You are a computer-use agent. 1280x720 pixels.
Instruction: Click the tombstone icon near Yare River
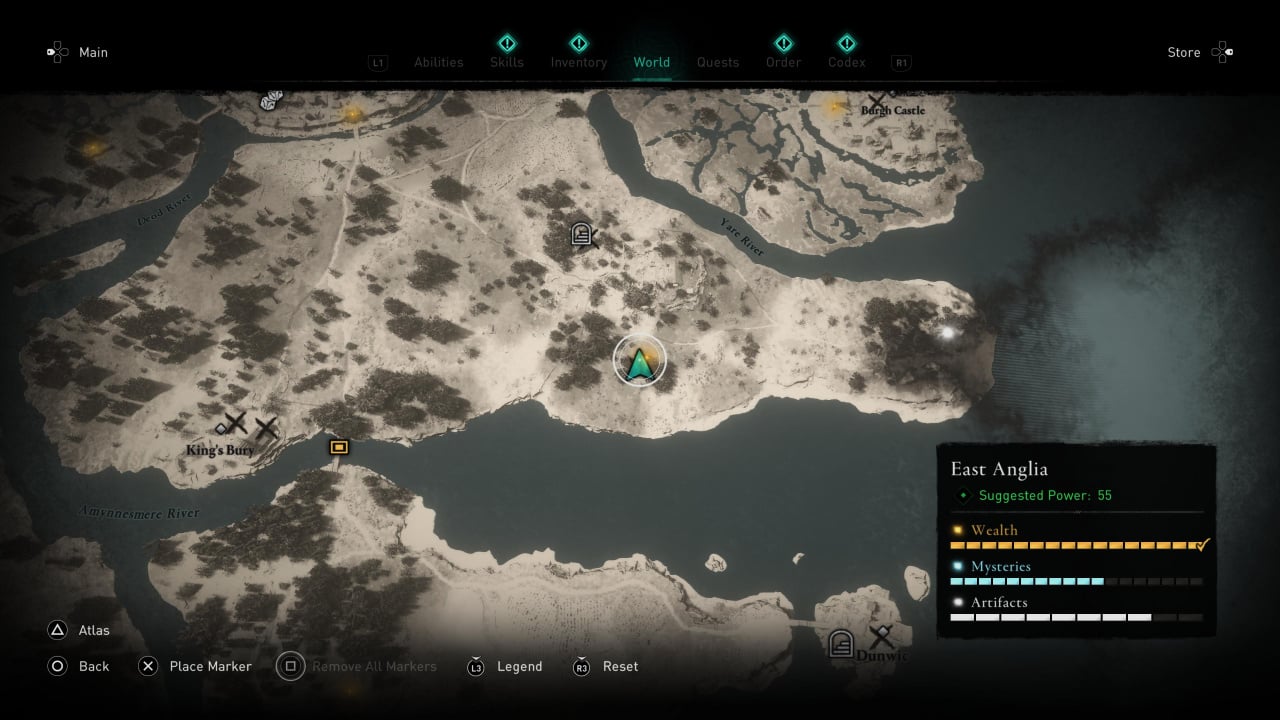(582, 234)
